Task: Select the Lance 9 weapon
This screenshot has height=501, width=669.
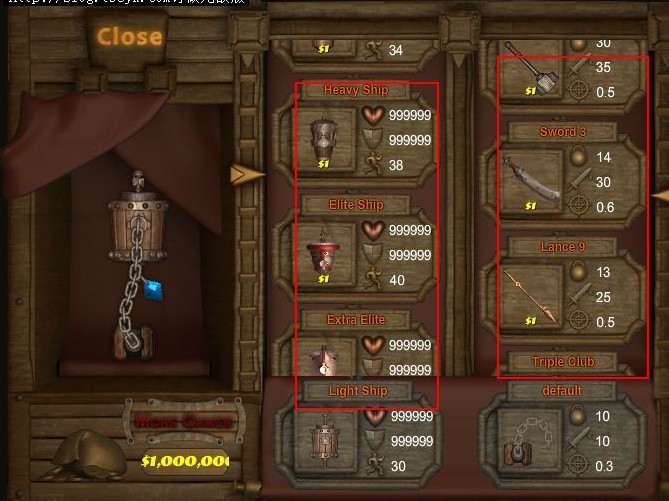Action: click(527, 296)
